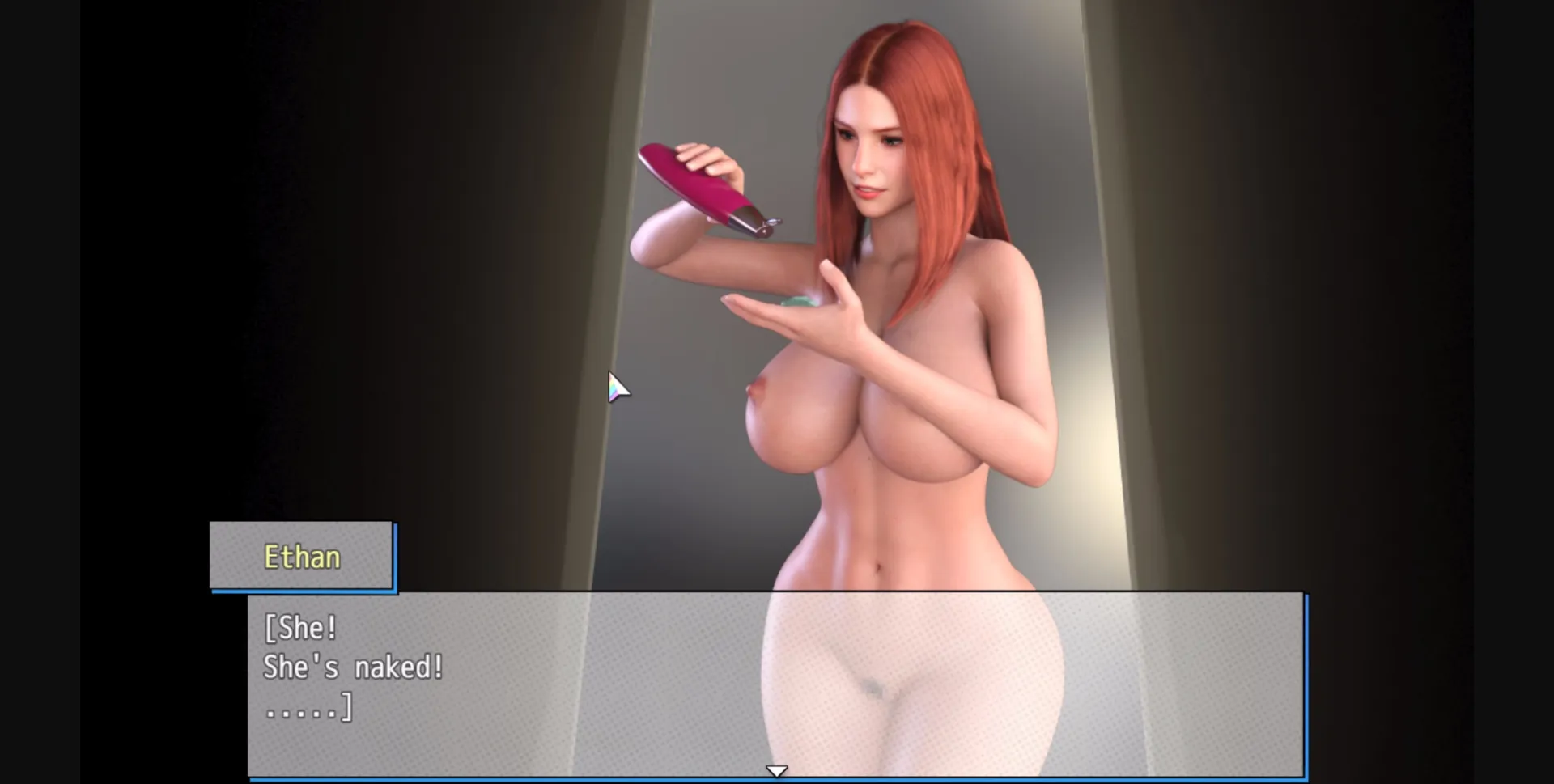This screenshot has width=1554, height=784.
Task: Click the ".....]" dialogue line
Action: 308,709
